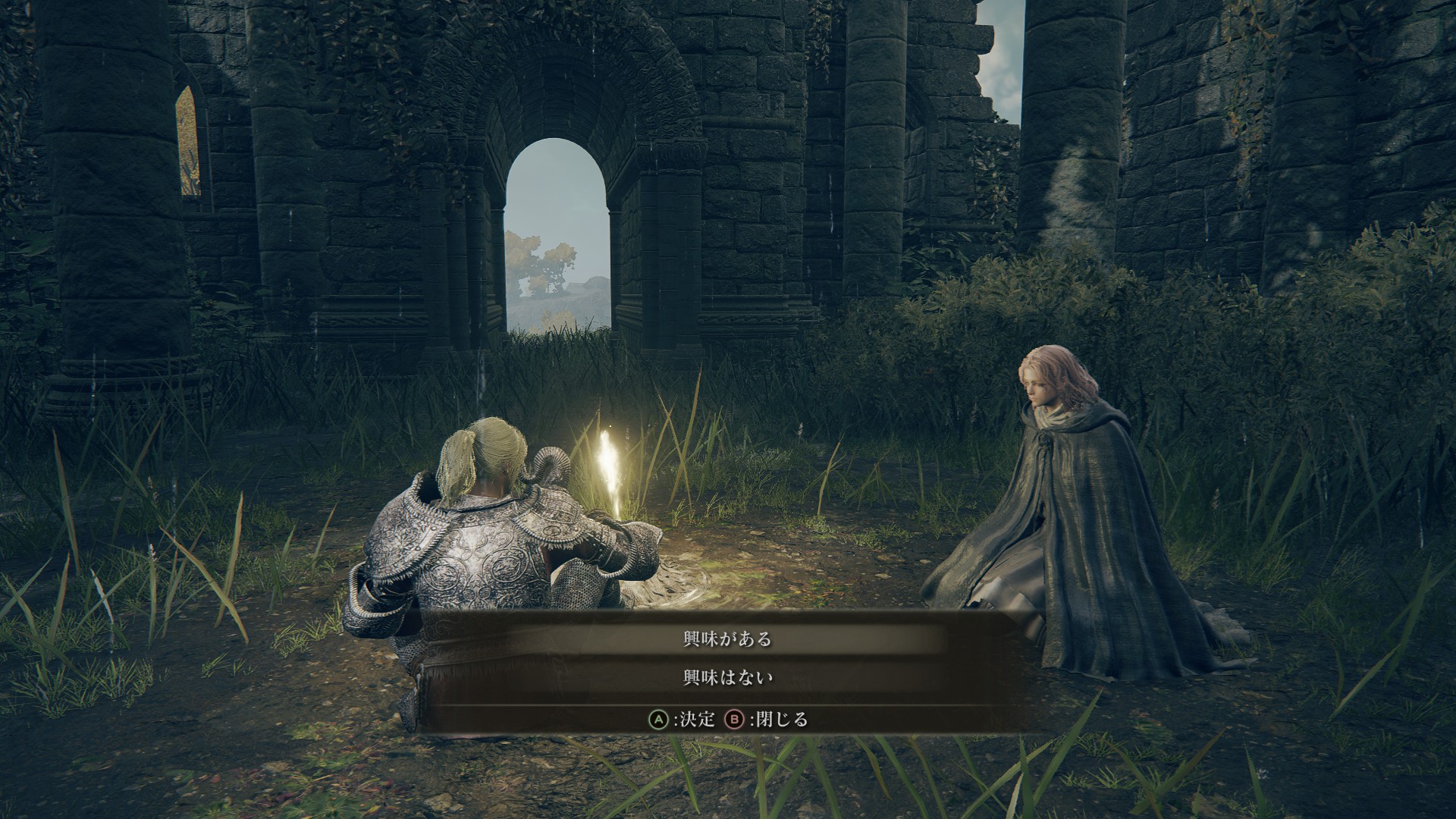Choose the 興味がある dialogue option
The image size is (1456, 819).
(727, 639)
